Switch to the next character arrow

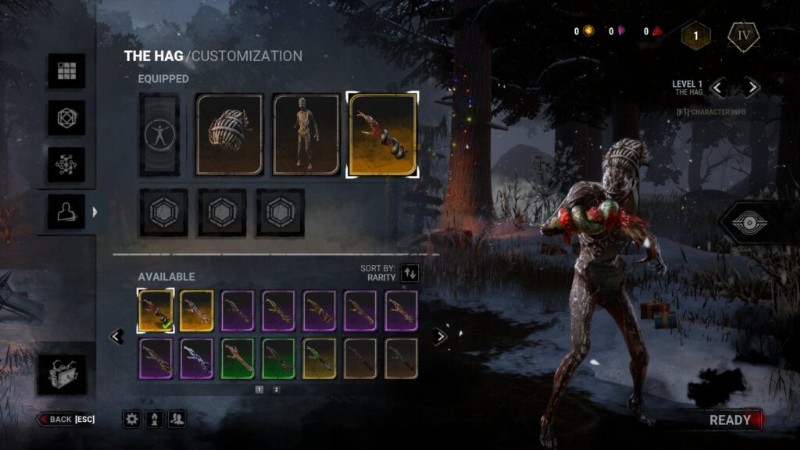pyautogui.click(x=753, y=88)
